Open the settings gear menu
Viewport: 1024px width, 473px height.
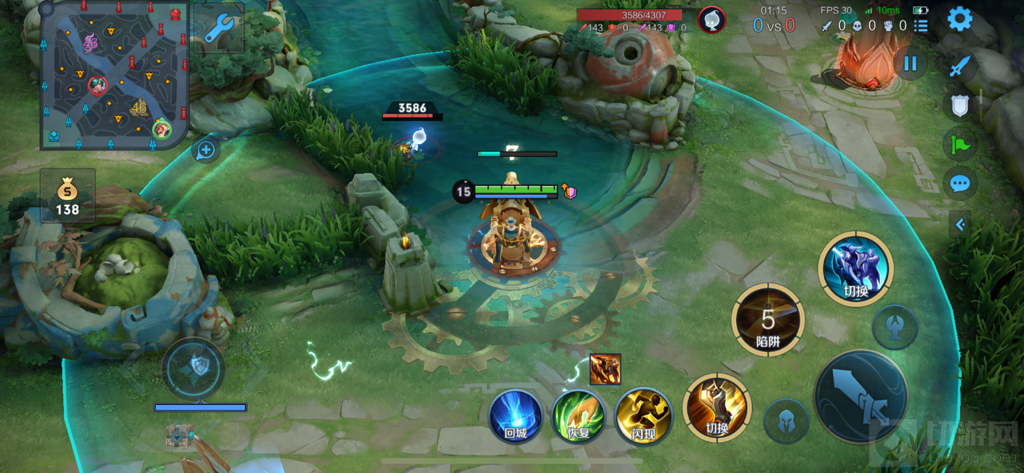click(x=960, y=19)
